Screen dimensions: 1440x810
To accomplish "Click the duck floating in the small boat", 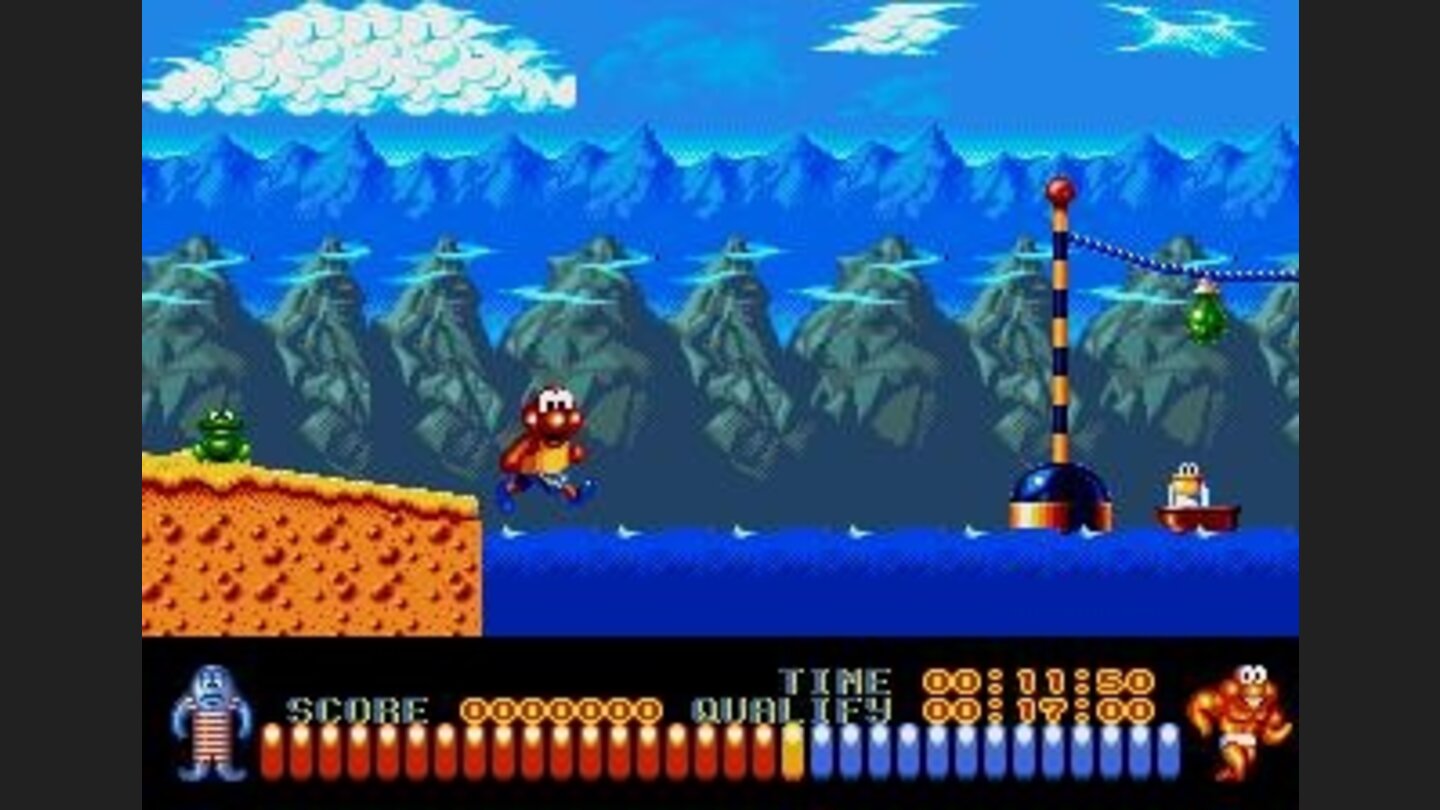I will [1188, 485].
